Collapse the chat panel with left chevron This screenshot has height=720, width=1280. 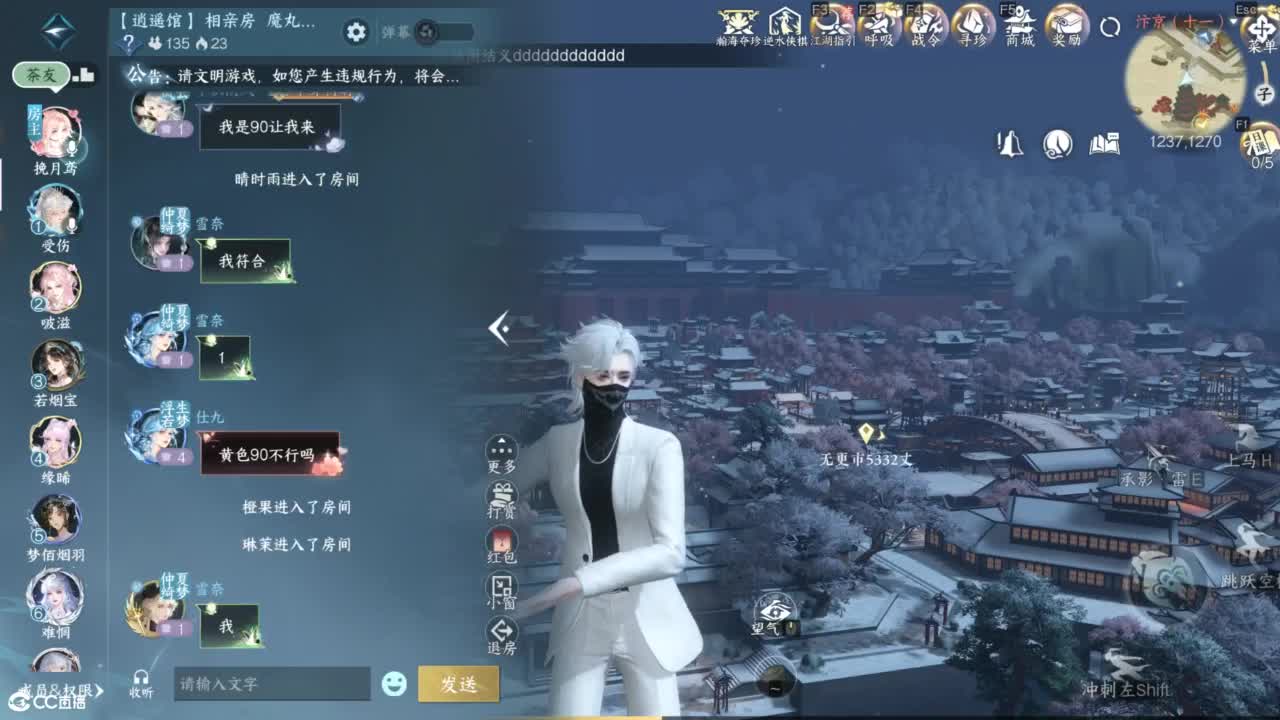point(497,330)
